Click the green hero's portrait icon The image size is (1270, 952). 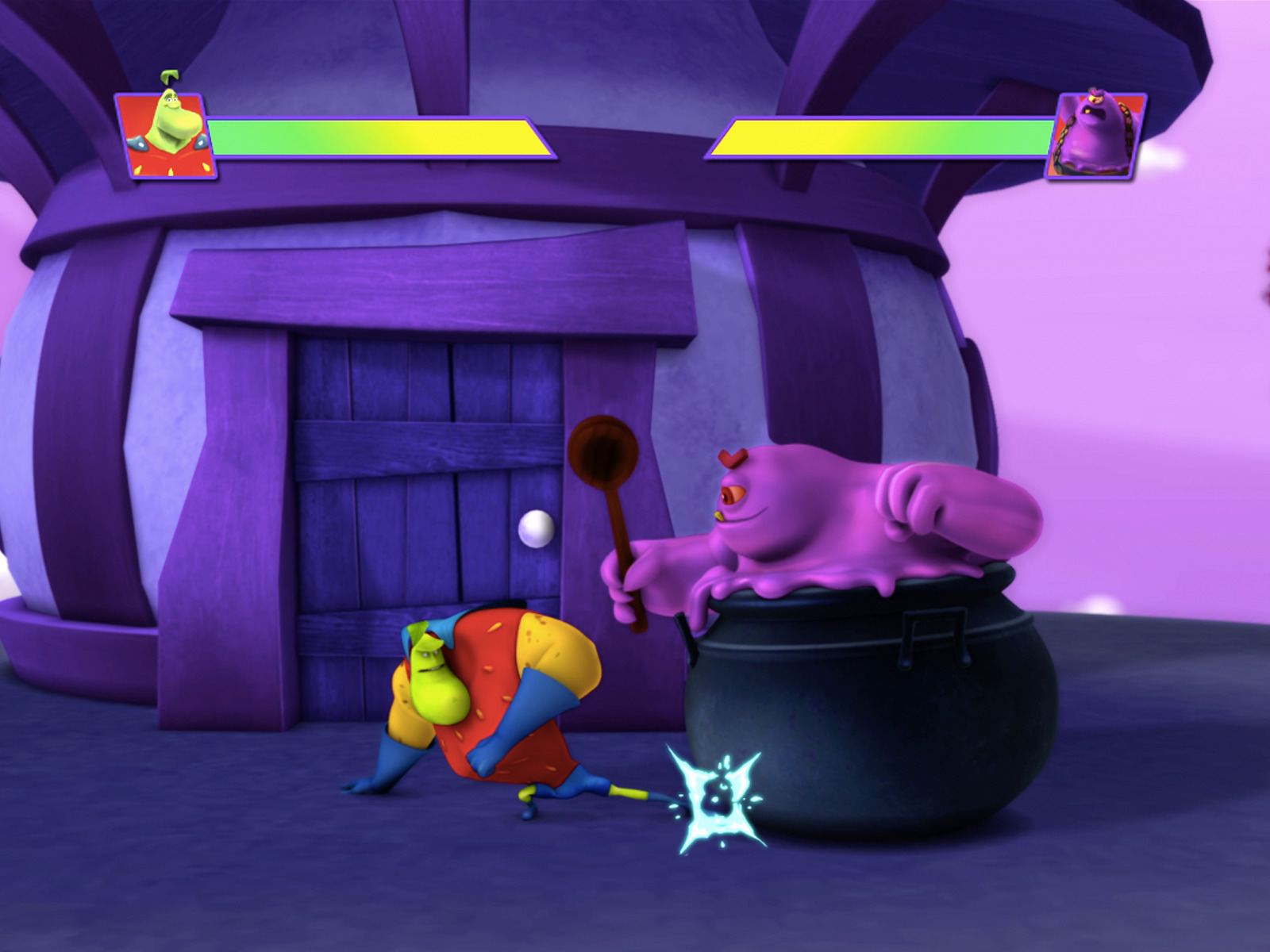point(164,133)
